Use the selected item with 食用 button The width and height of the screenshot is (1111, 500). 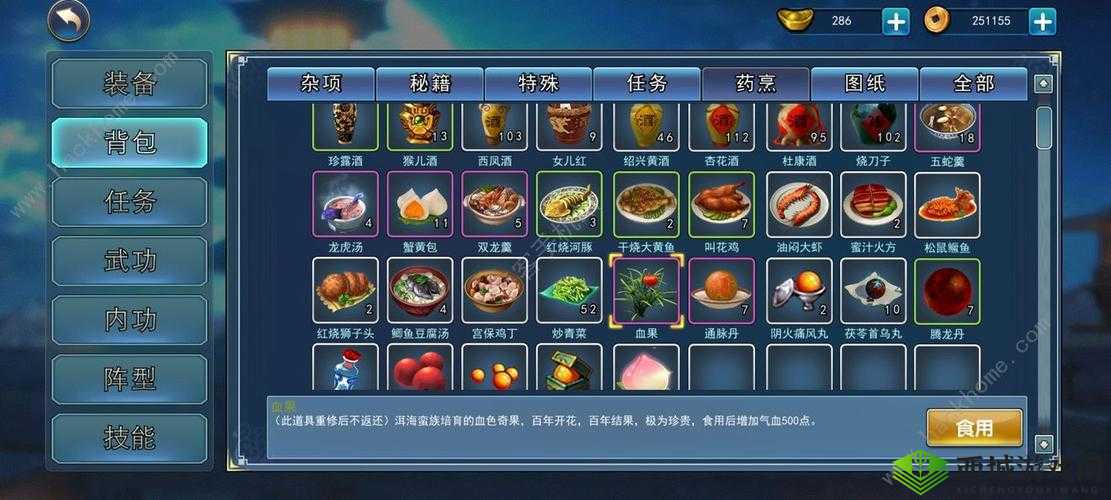pyautogui.click(x=974, y=428)
